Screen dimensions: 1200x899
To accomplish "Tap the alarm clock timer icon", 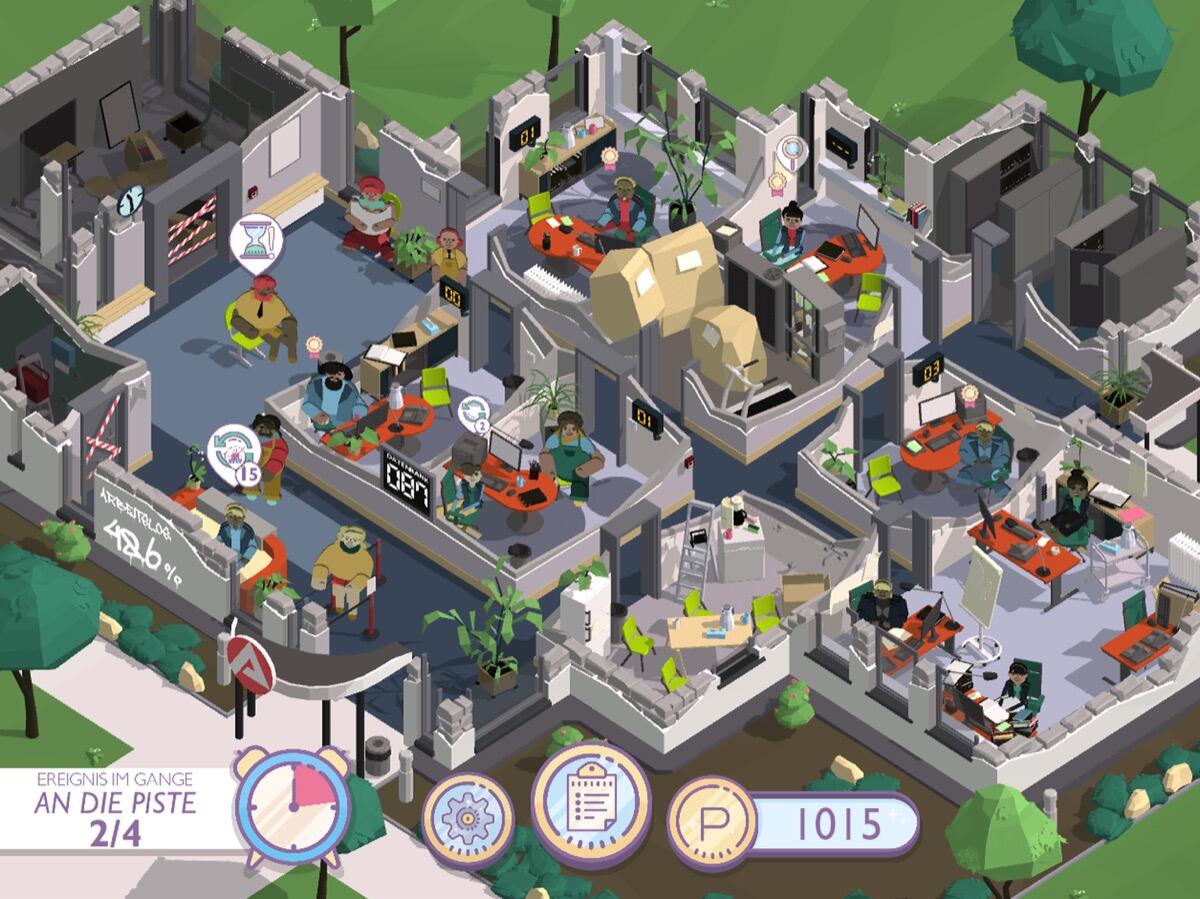I will (293, 805).
